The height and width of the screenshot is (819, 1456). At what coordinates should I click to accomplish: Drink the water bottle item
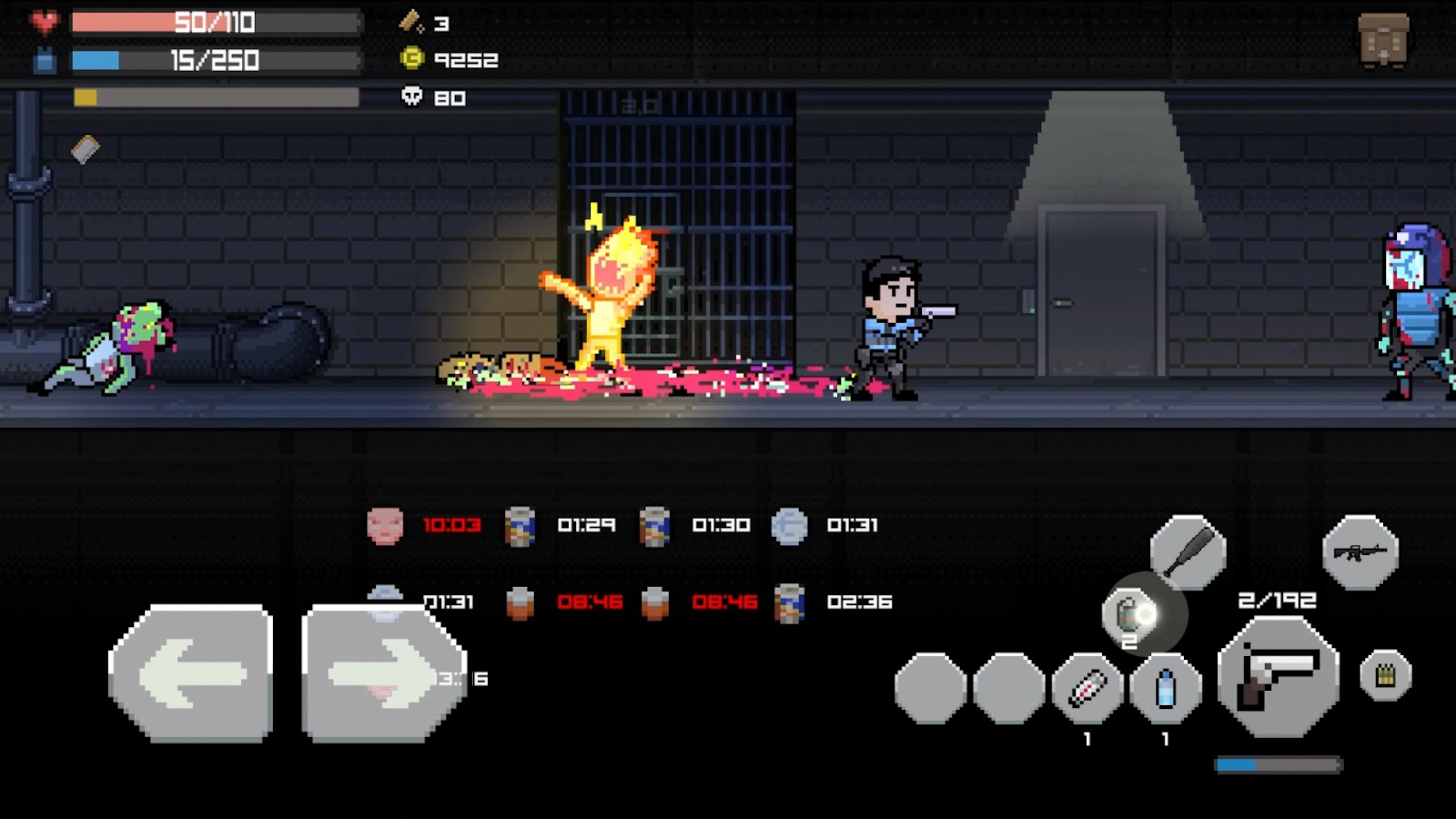[1165, 688]
